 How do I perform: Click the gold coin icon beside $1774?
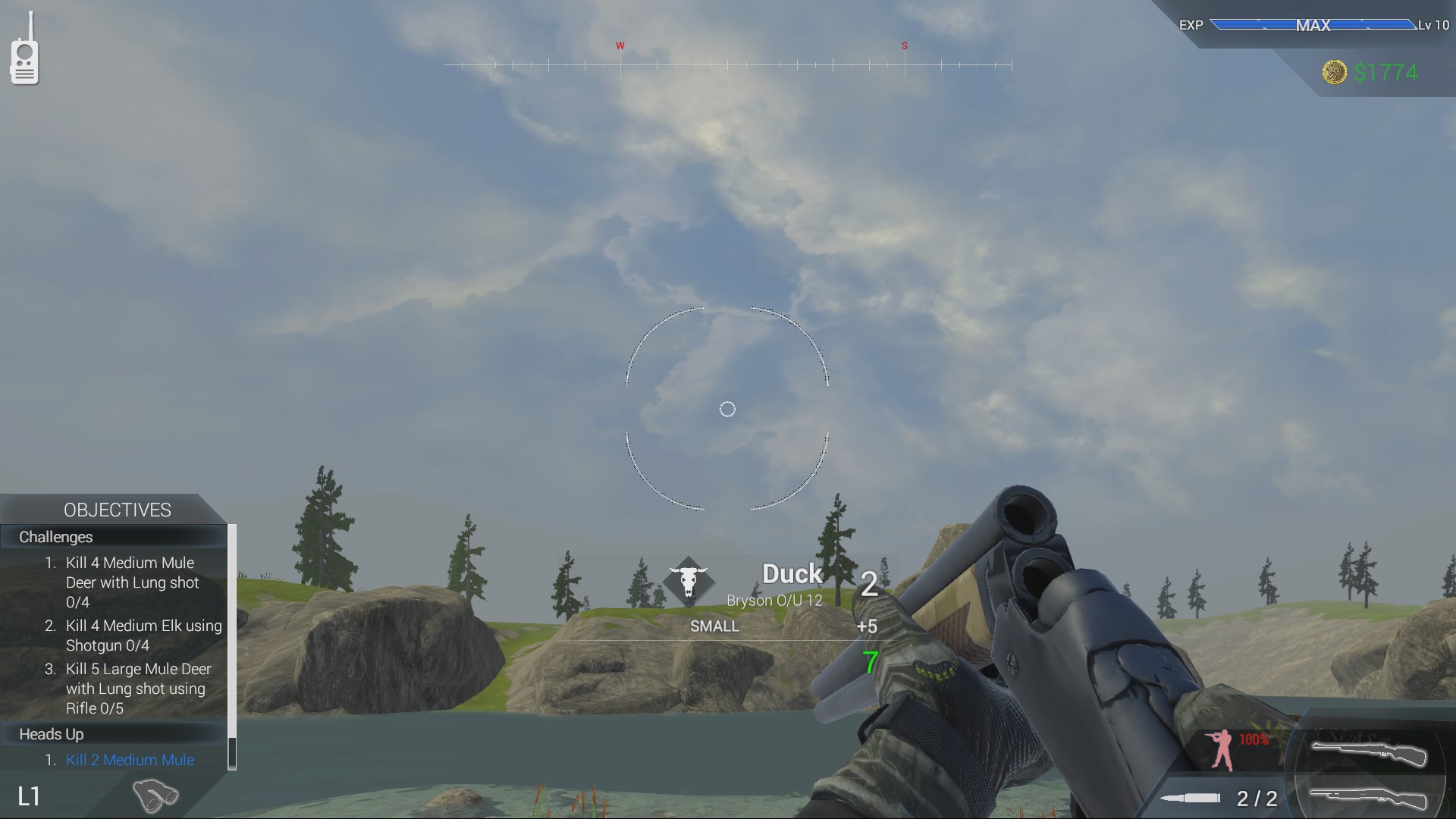click(1336, 74)
